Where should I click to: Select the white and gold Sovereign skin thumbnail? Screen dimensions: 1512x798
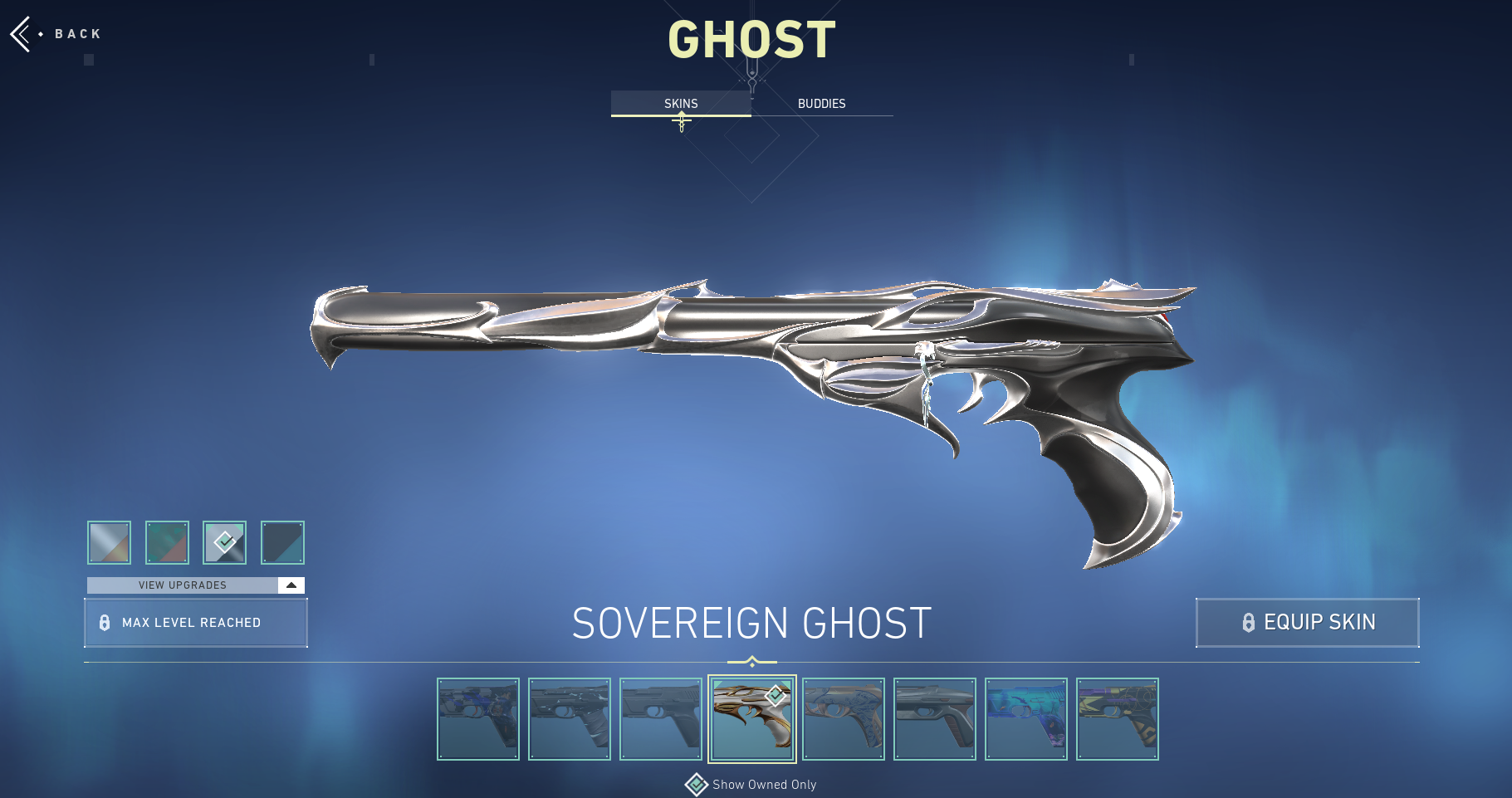[x=752, y=719]
